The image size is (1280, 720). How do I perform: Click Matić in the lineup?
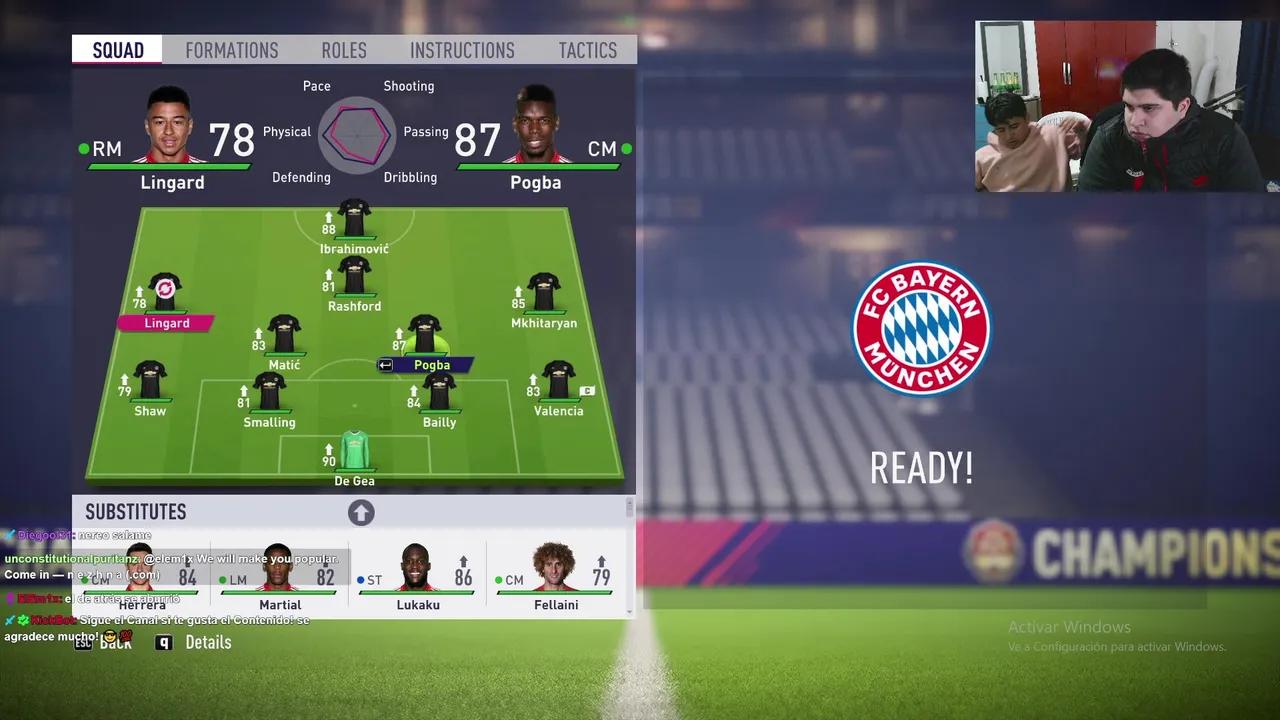[284, 335]
